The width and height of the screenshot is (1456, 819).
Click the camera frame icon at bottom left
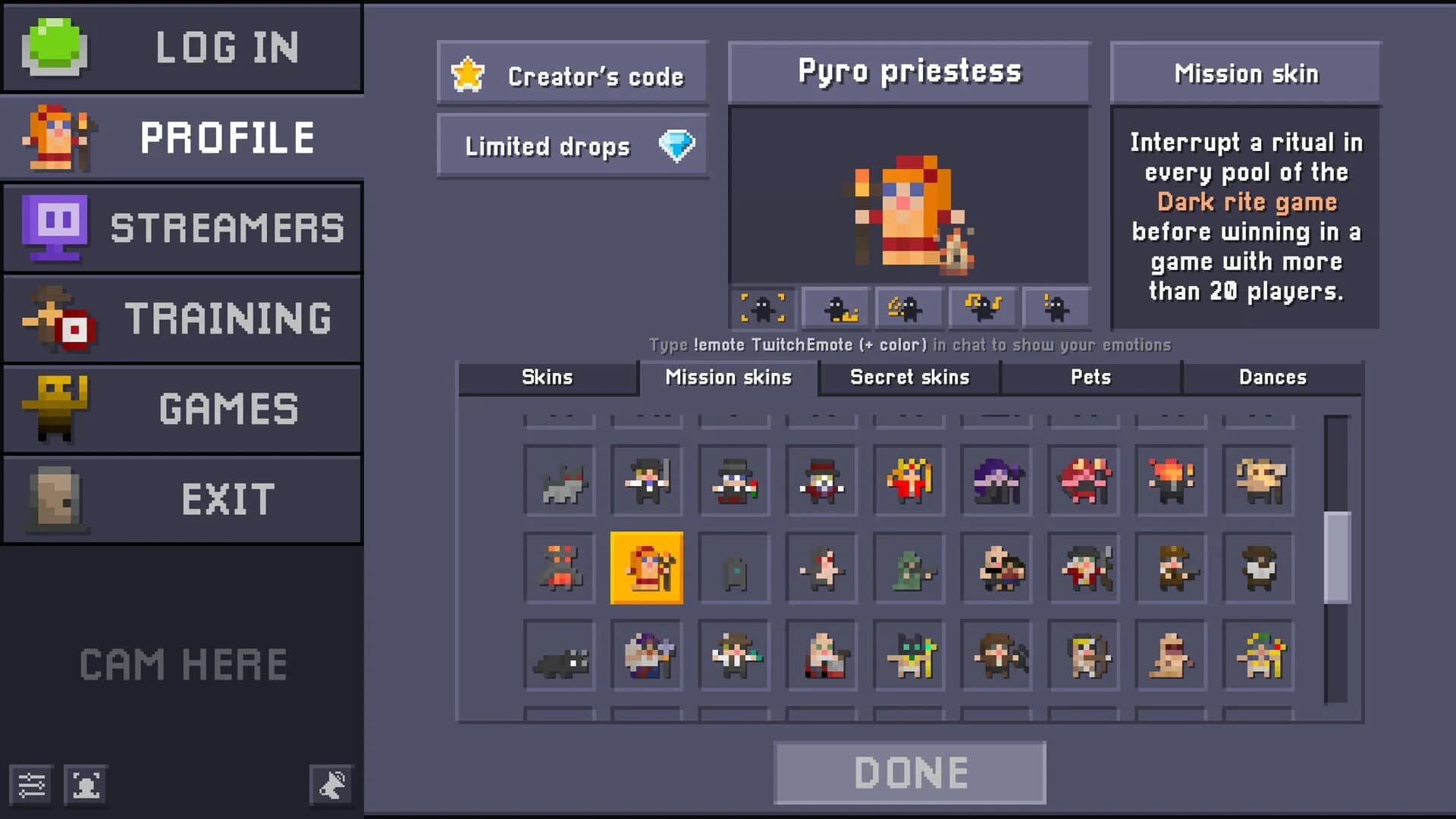pyautogui.click(x=86, y=785)
